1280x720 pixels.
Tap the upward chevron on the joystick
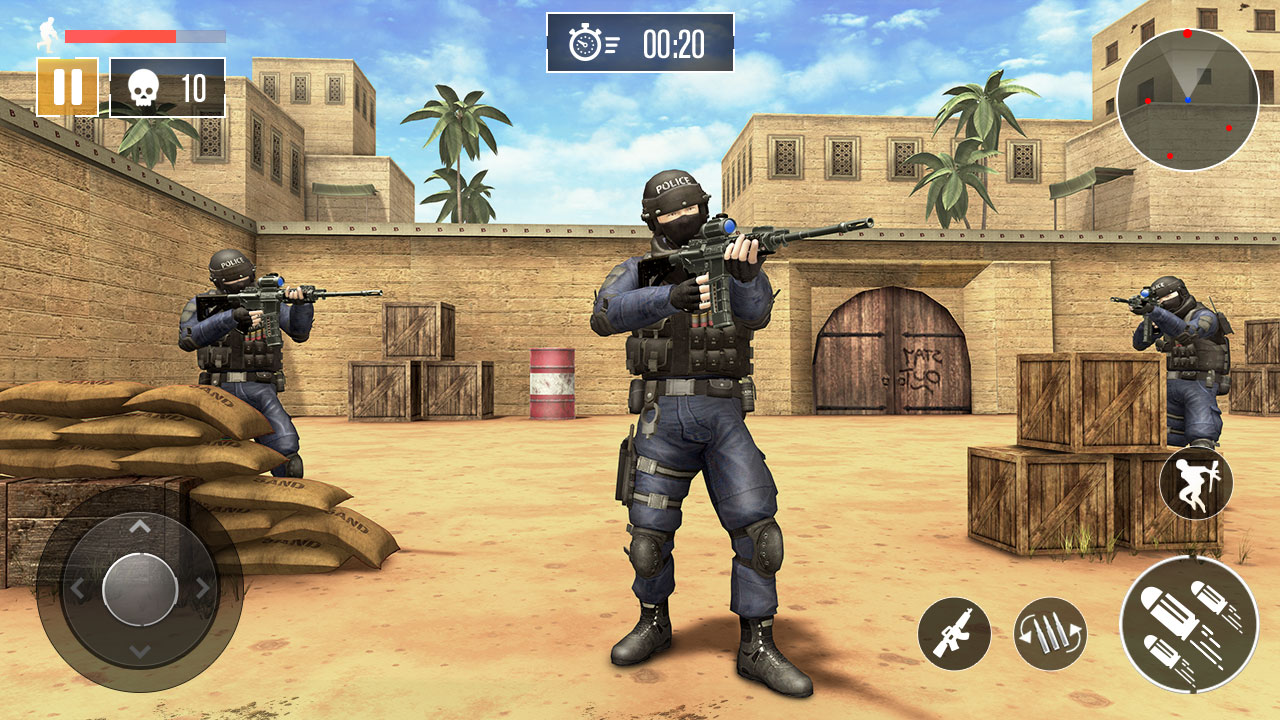coord(139,524)
